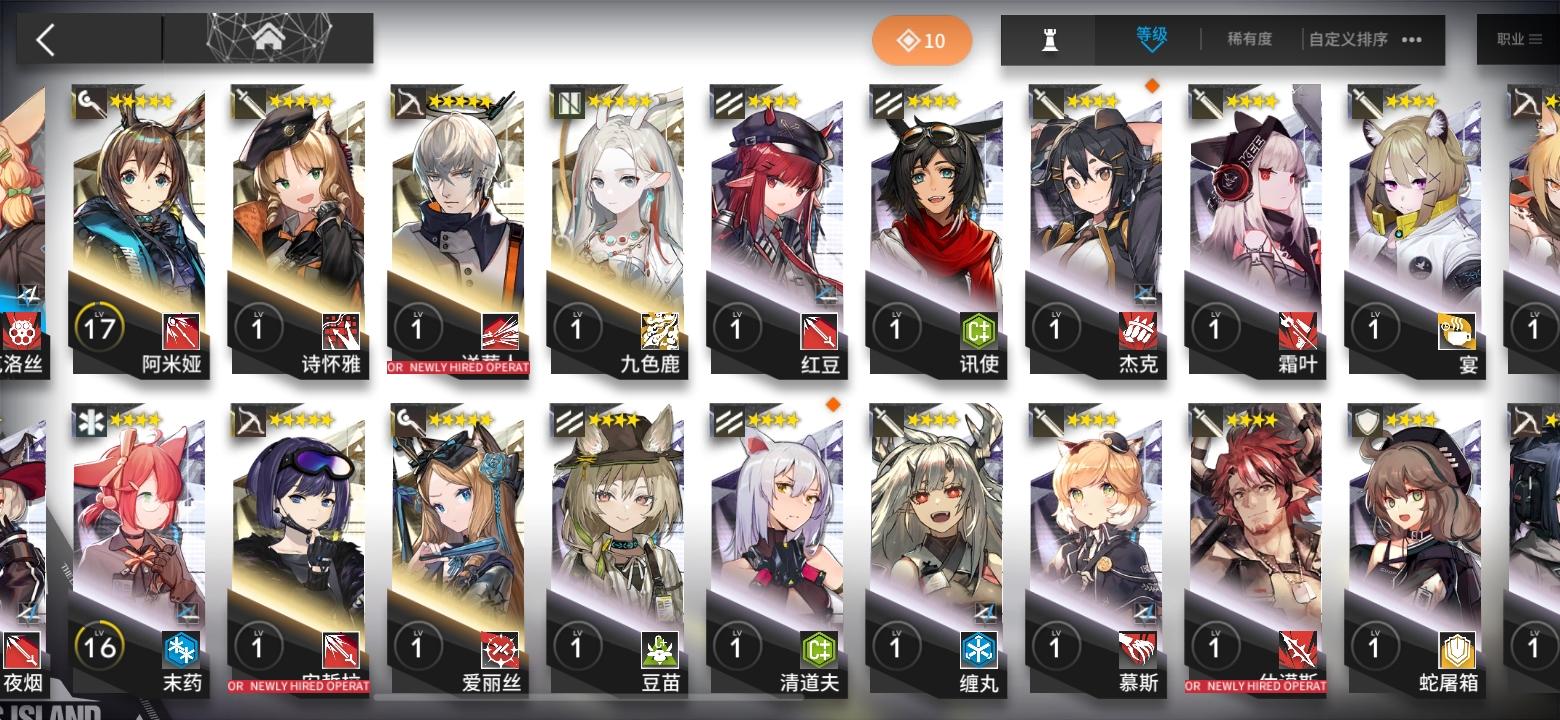
Task: Click the orange diamond currency icon showing 10
Action: coord(921,40)
